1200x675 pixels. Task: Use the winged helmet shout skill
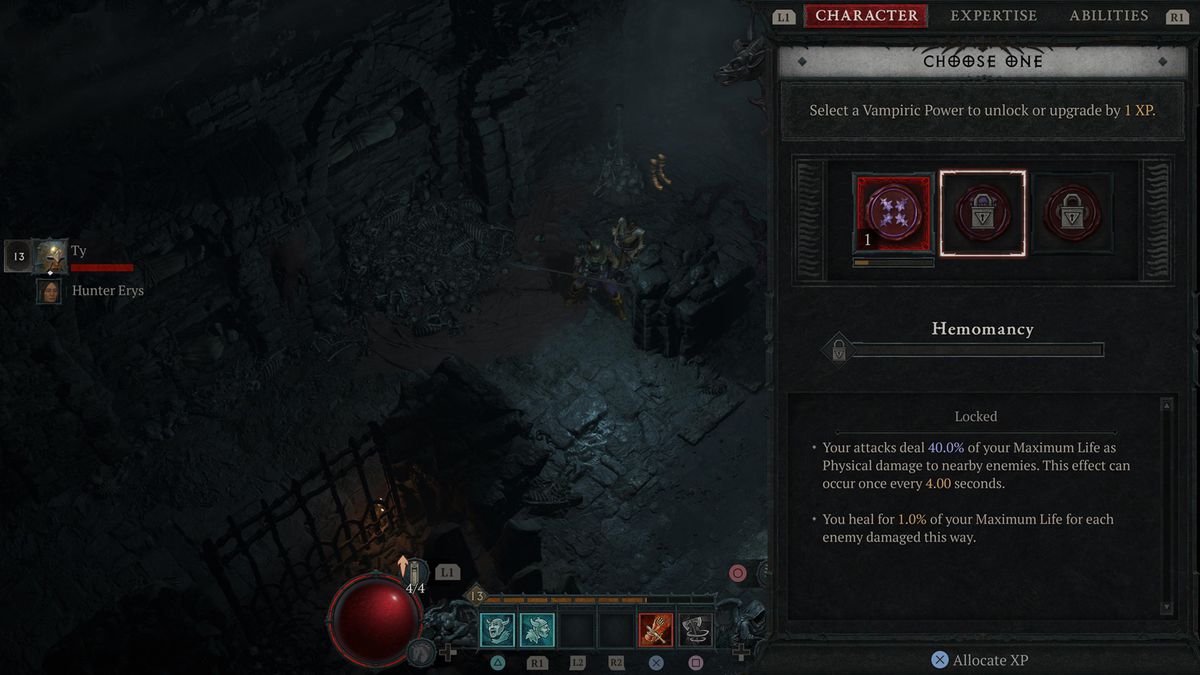point(537,629)
